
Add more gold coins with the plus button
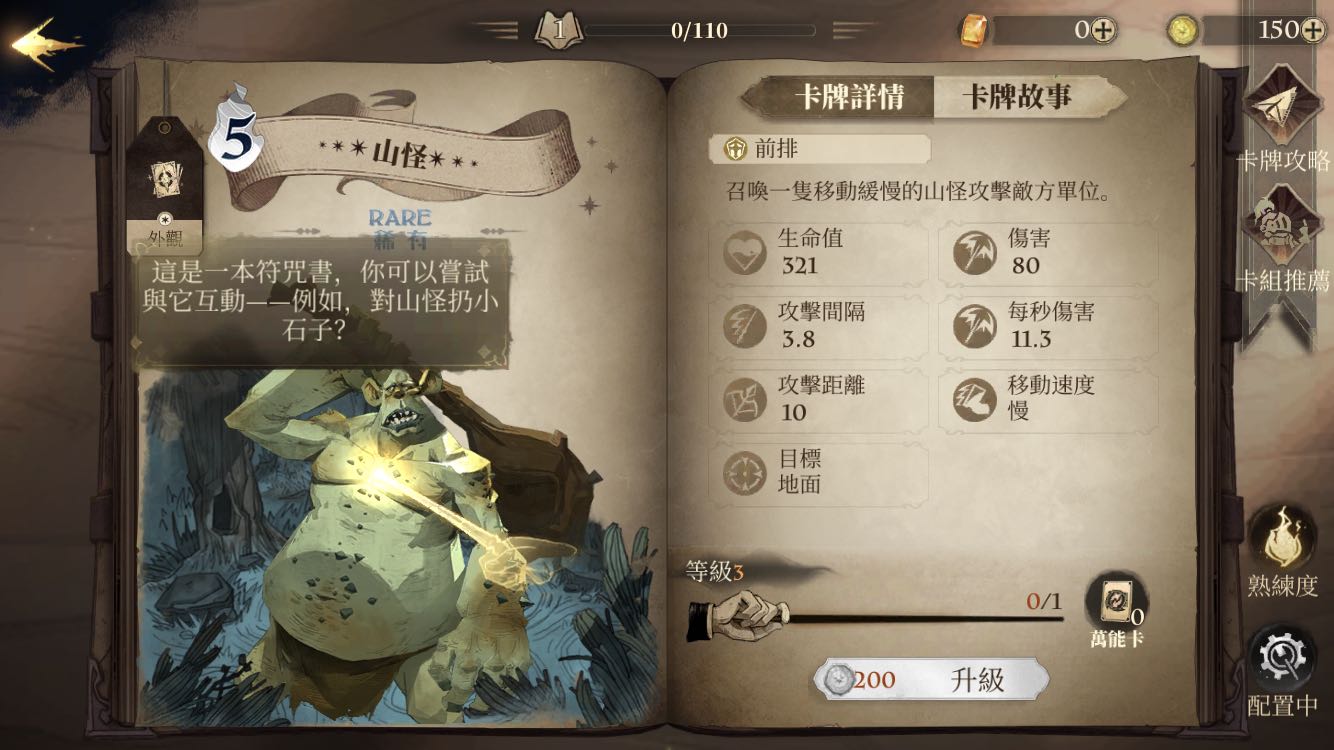(1314, 30)
